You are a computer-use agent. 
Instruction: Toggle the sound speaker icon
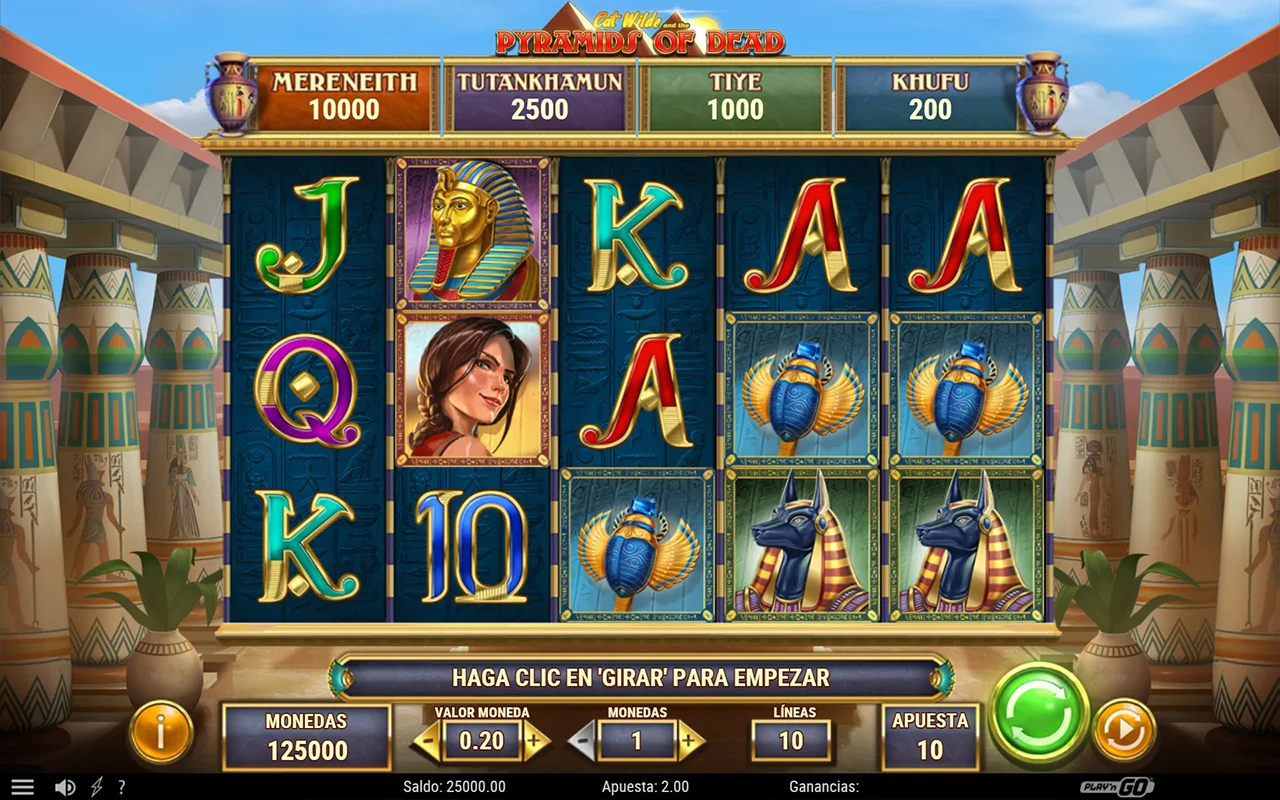(x=65, y=787)
